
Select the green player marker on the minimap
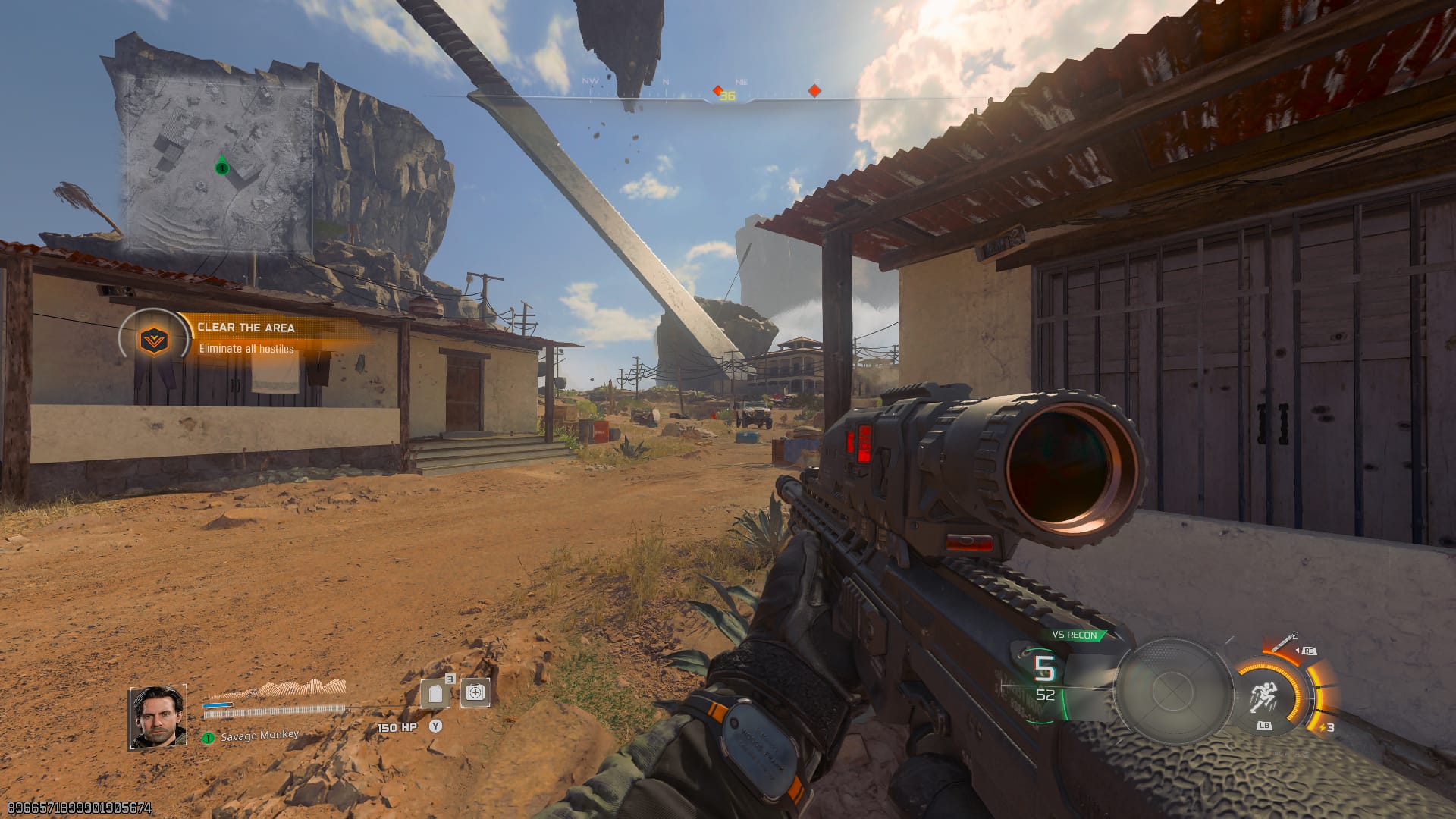[222, 167]
